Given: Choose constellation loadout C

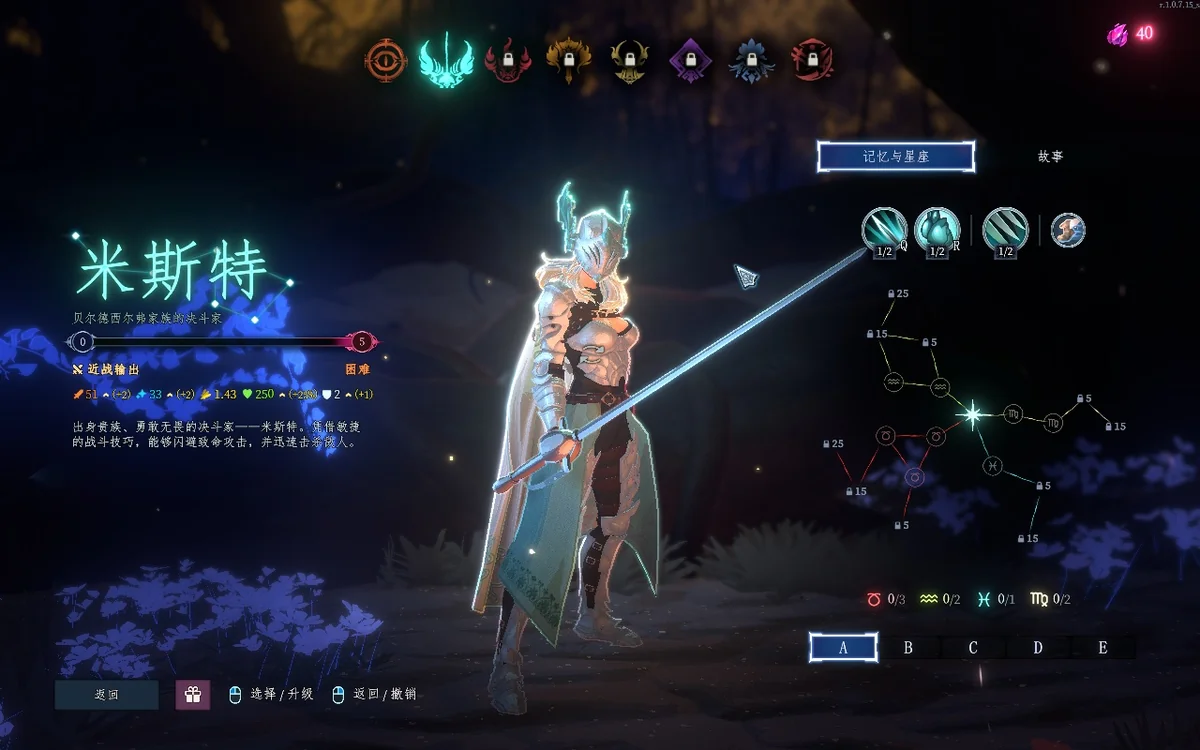Looking at the screenshot, I should pyautogui.click(x=973, y=647).
